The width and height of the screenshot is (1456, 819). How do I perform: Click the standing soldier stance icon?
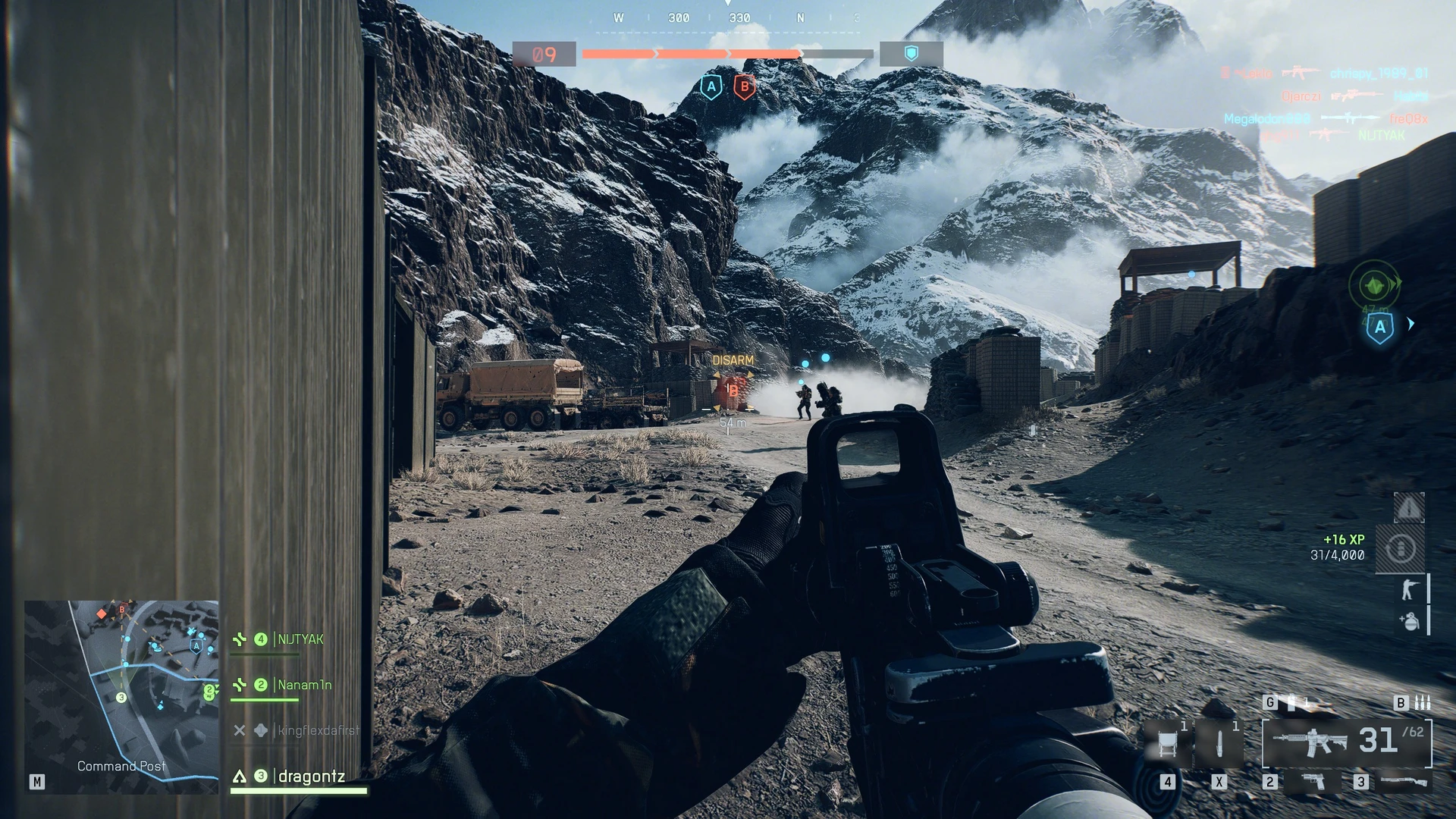pyautogui.click(x=1408, y=588)
